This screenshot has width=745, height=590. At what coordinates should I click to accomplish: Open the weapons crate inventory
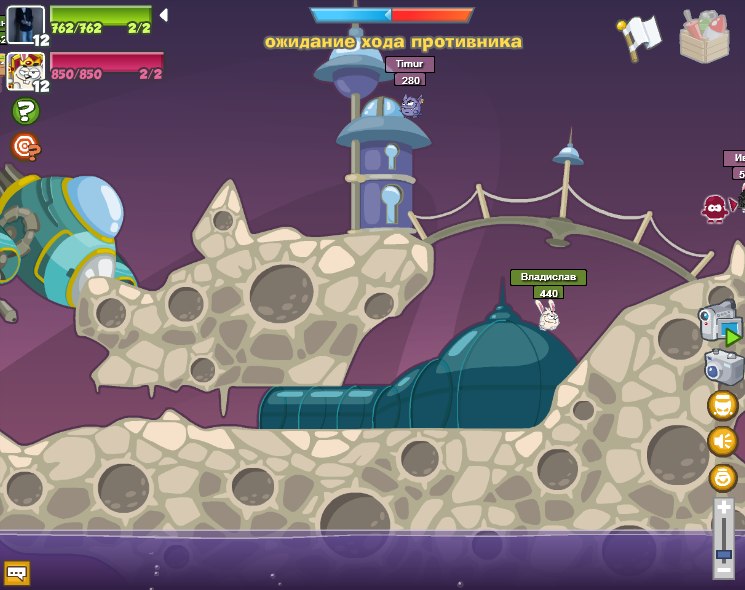tap(704, 36)
